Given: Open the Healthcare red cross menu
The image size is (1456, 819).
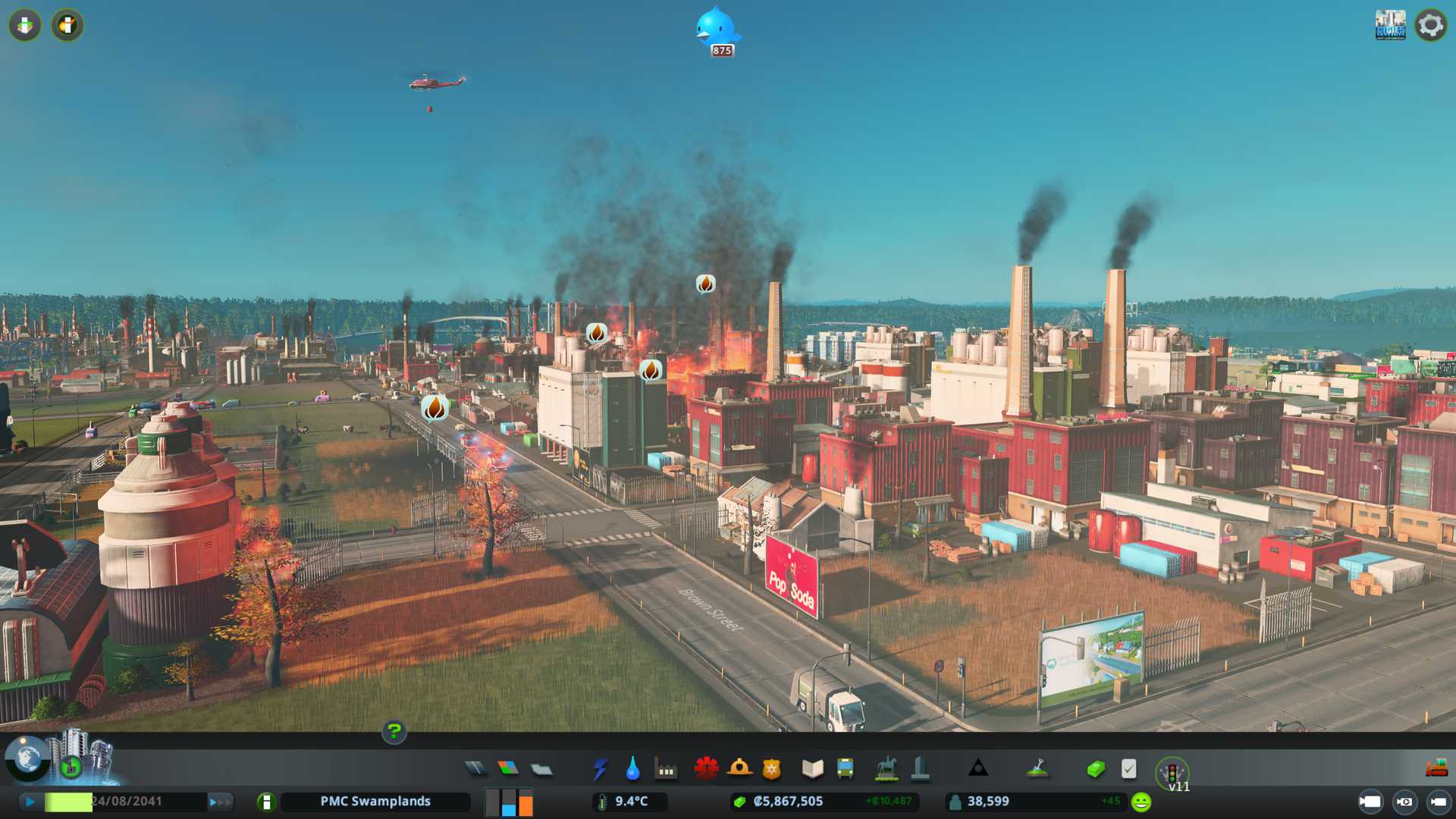Looking at the screenshot, I should coord(706,769).
